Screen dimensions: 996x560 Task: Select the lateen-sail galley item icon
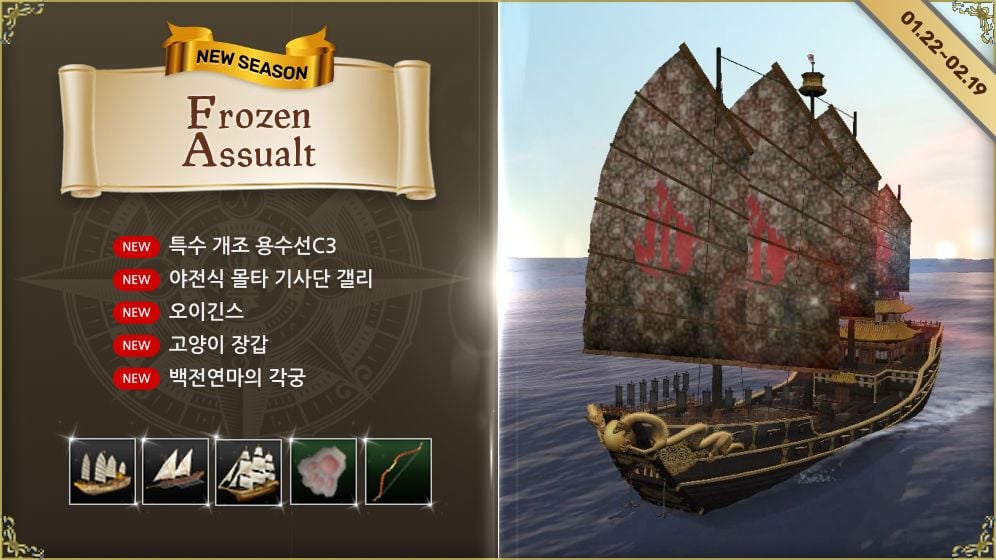(175, 471)
